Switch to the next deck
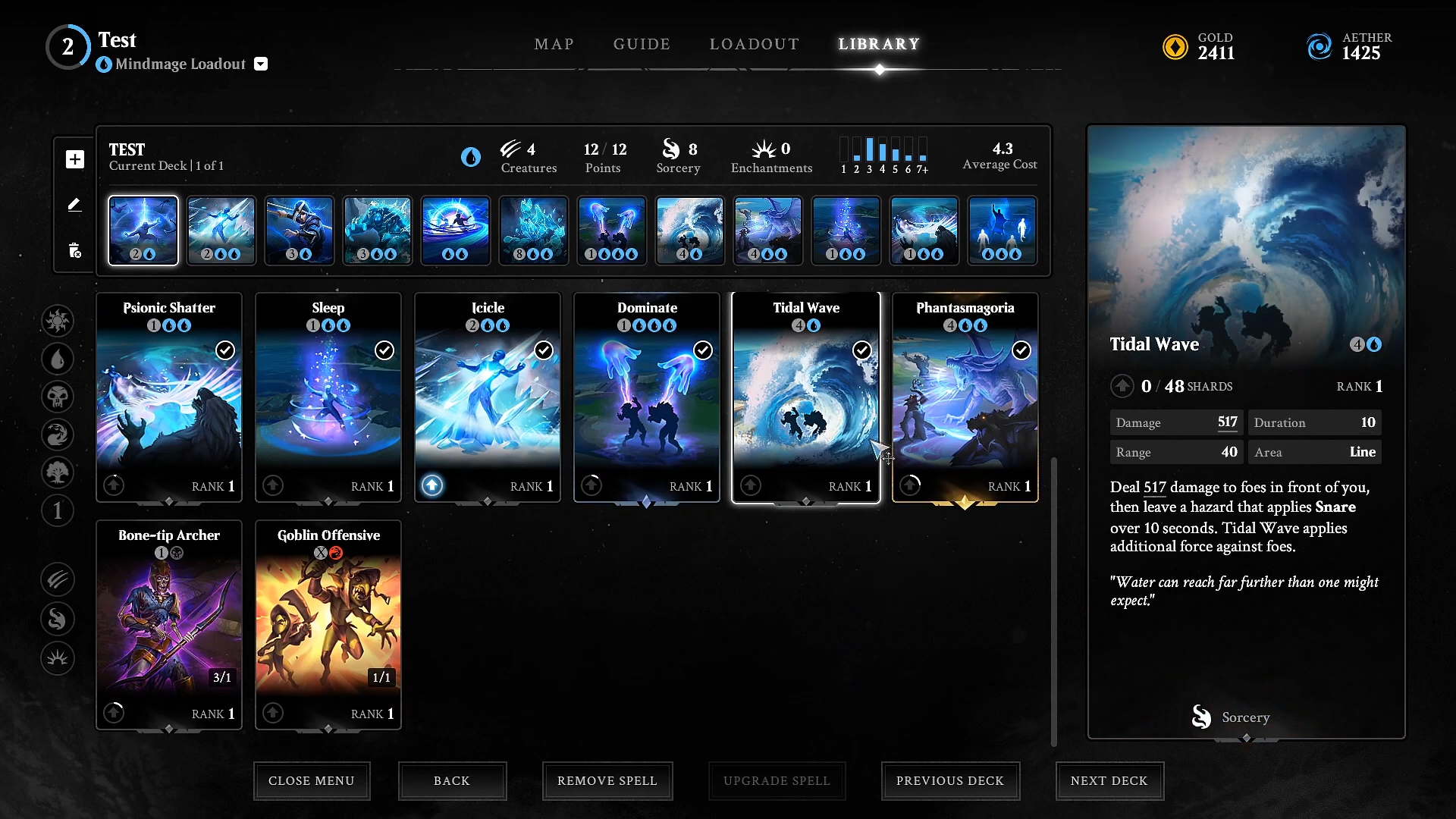1456x819 pixels. (x=1109, y=780)
